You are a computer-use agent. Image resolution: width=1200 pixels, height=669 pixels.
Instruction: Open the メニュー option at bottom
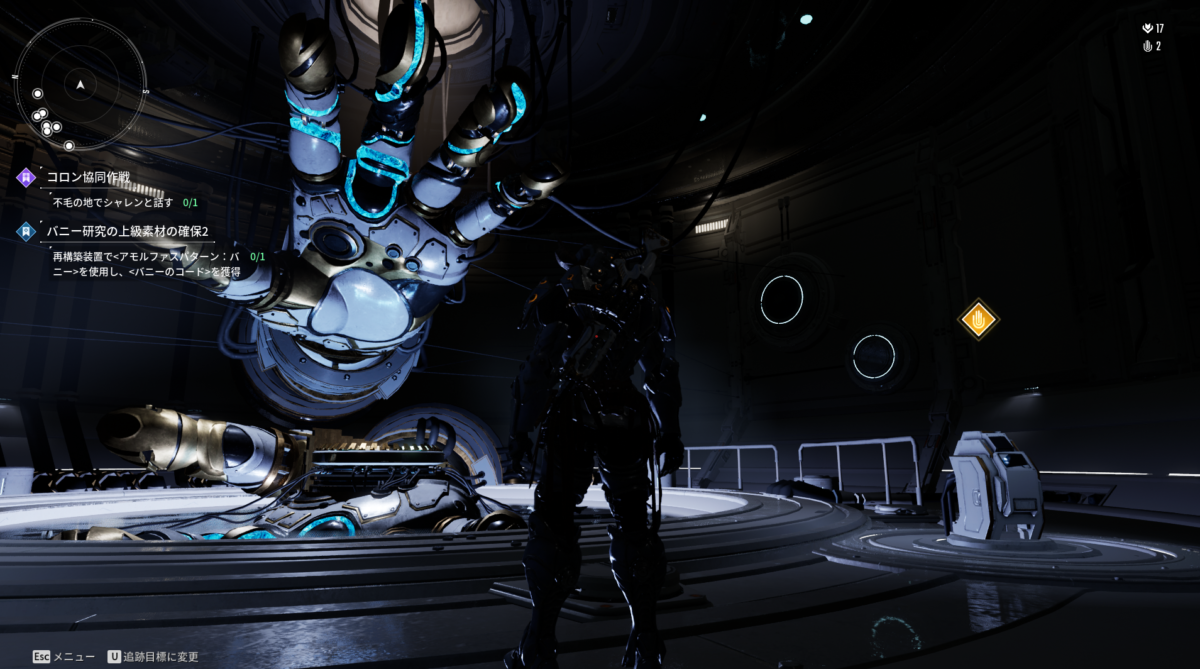coord(73,657)
